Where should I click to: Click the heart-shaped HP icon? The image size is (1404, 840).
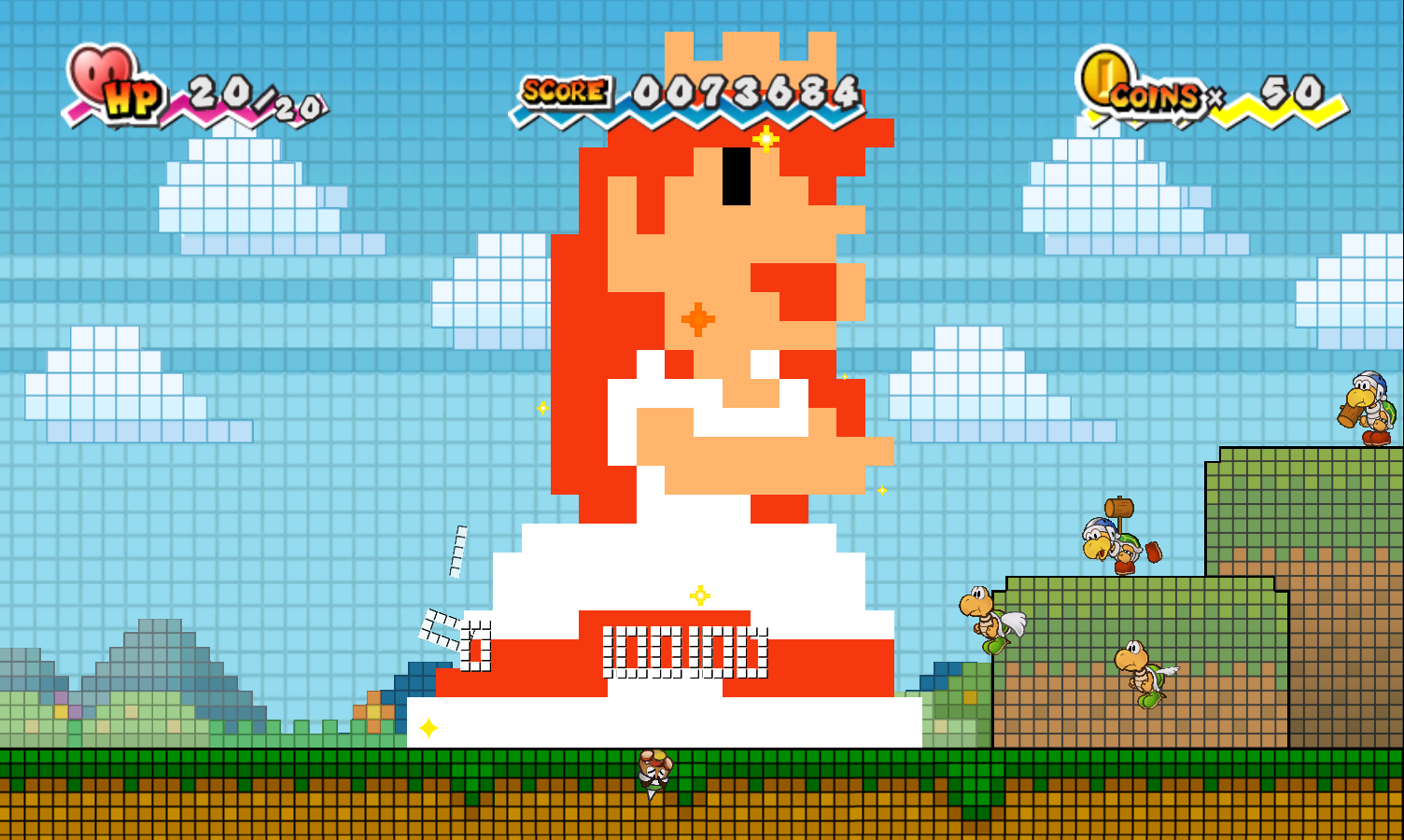103,73
